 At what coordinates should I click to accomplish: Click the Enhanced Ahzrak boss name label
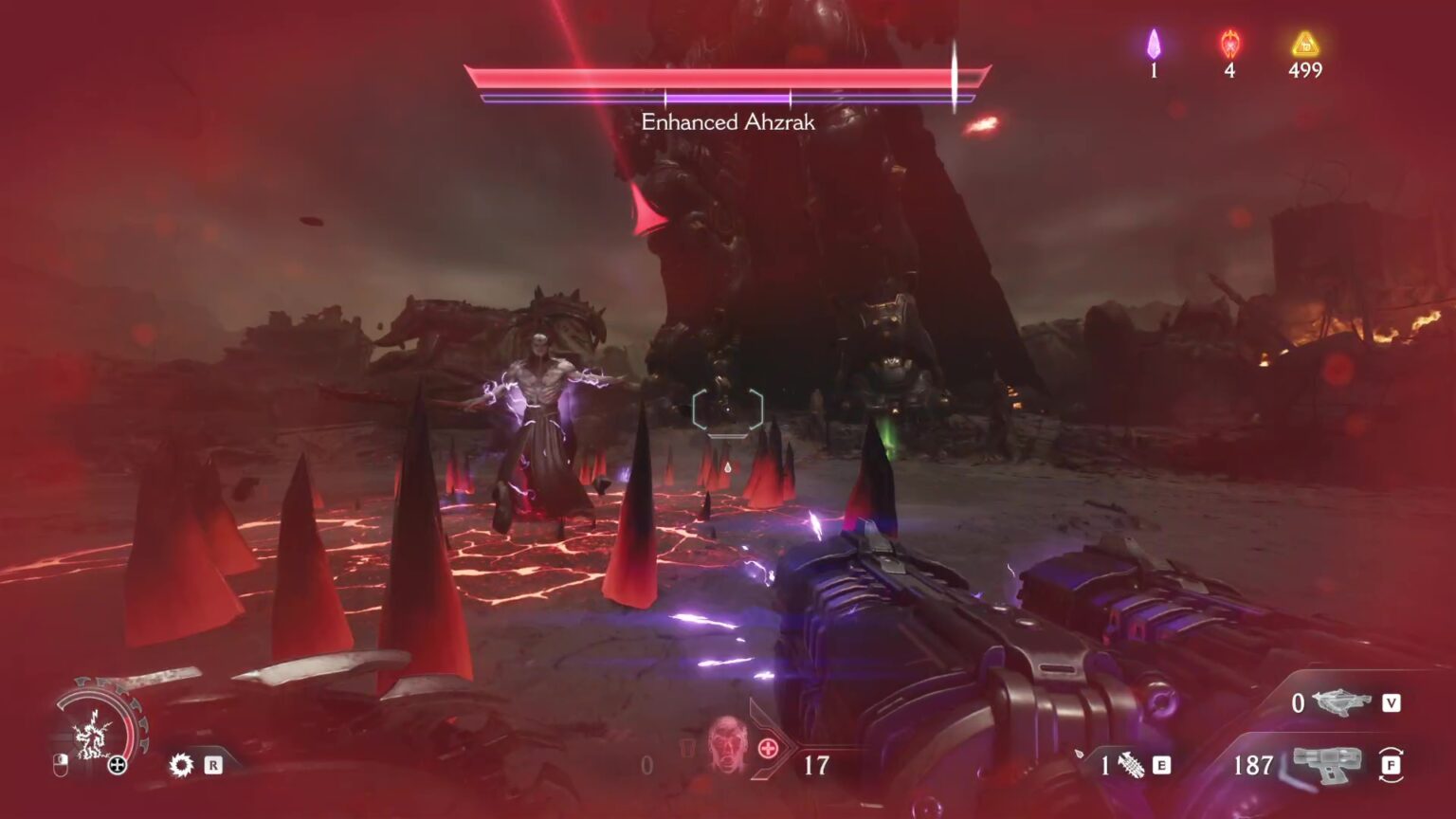coord(728,121)
